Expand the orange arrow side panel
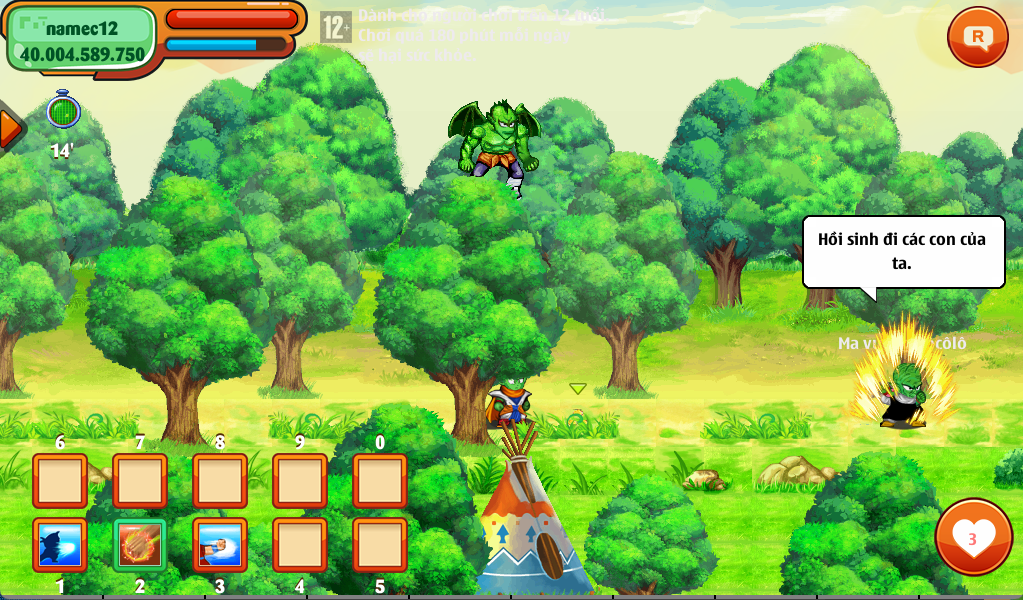 pos(10,127)
